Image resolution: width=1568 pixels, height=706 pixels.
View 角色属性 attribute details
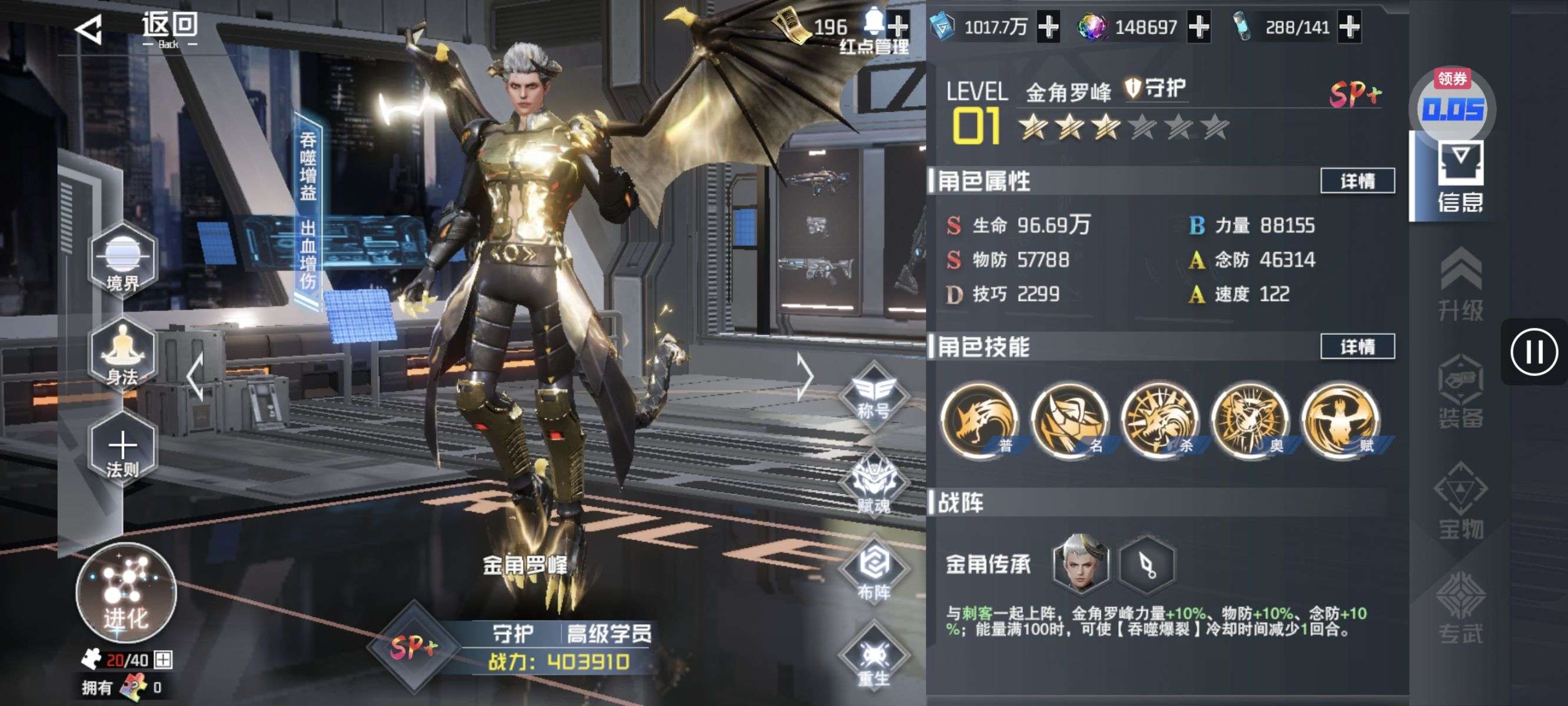[x=1357, y=181]
